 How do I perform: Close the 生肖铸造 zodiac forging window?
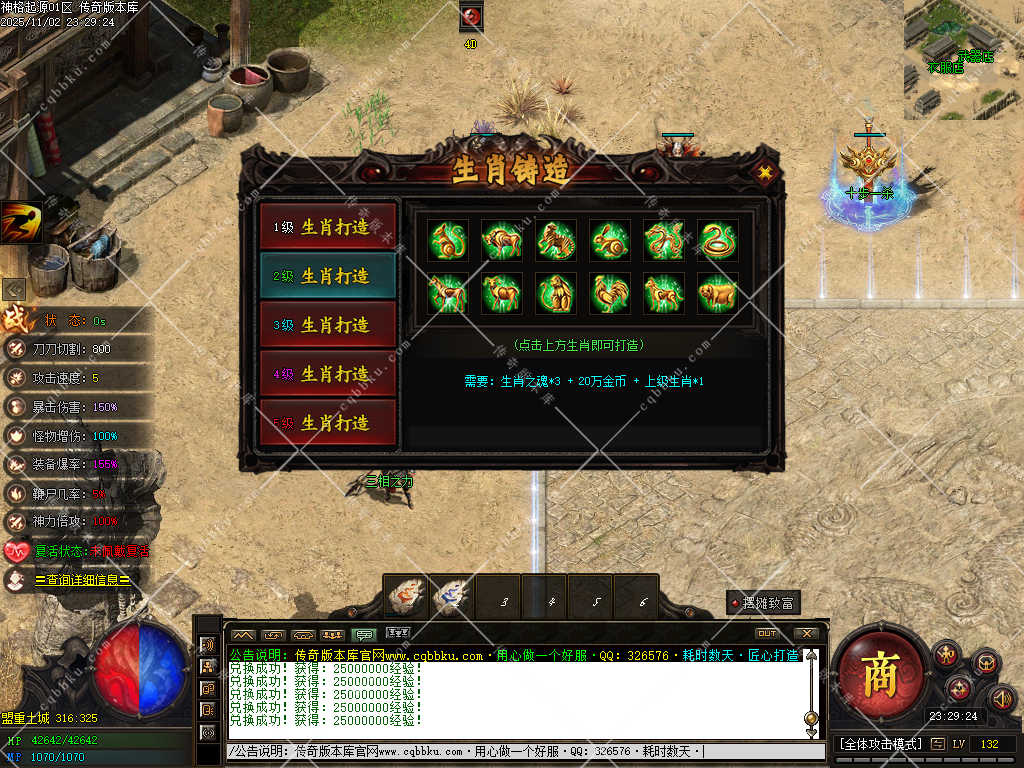pyautogui.click(x=765, y=172)
